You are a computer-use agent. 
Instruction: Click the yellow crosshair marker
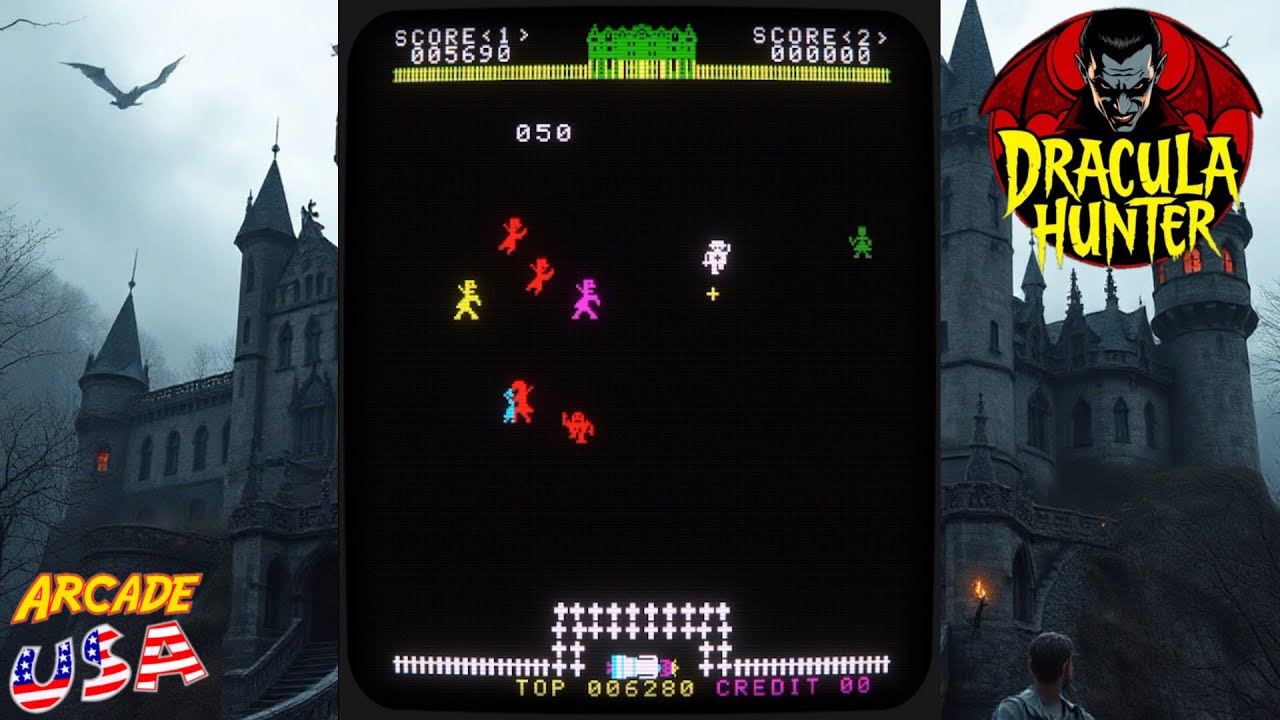pyautogui.click(x=713, y=293)
